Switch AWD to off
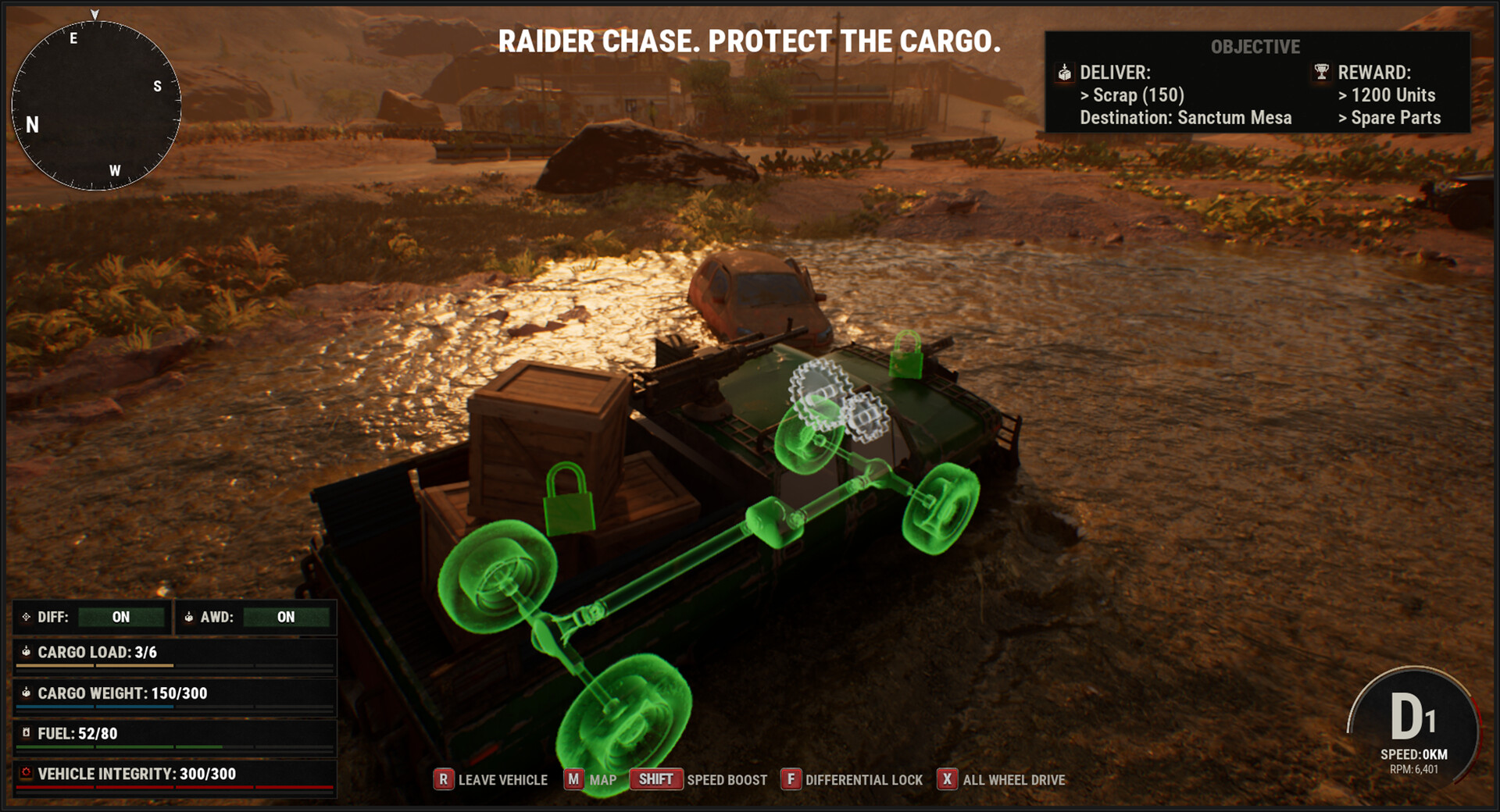The image size is (1500, 812). pyautogui.click(x=284, y=617)
